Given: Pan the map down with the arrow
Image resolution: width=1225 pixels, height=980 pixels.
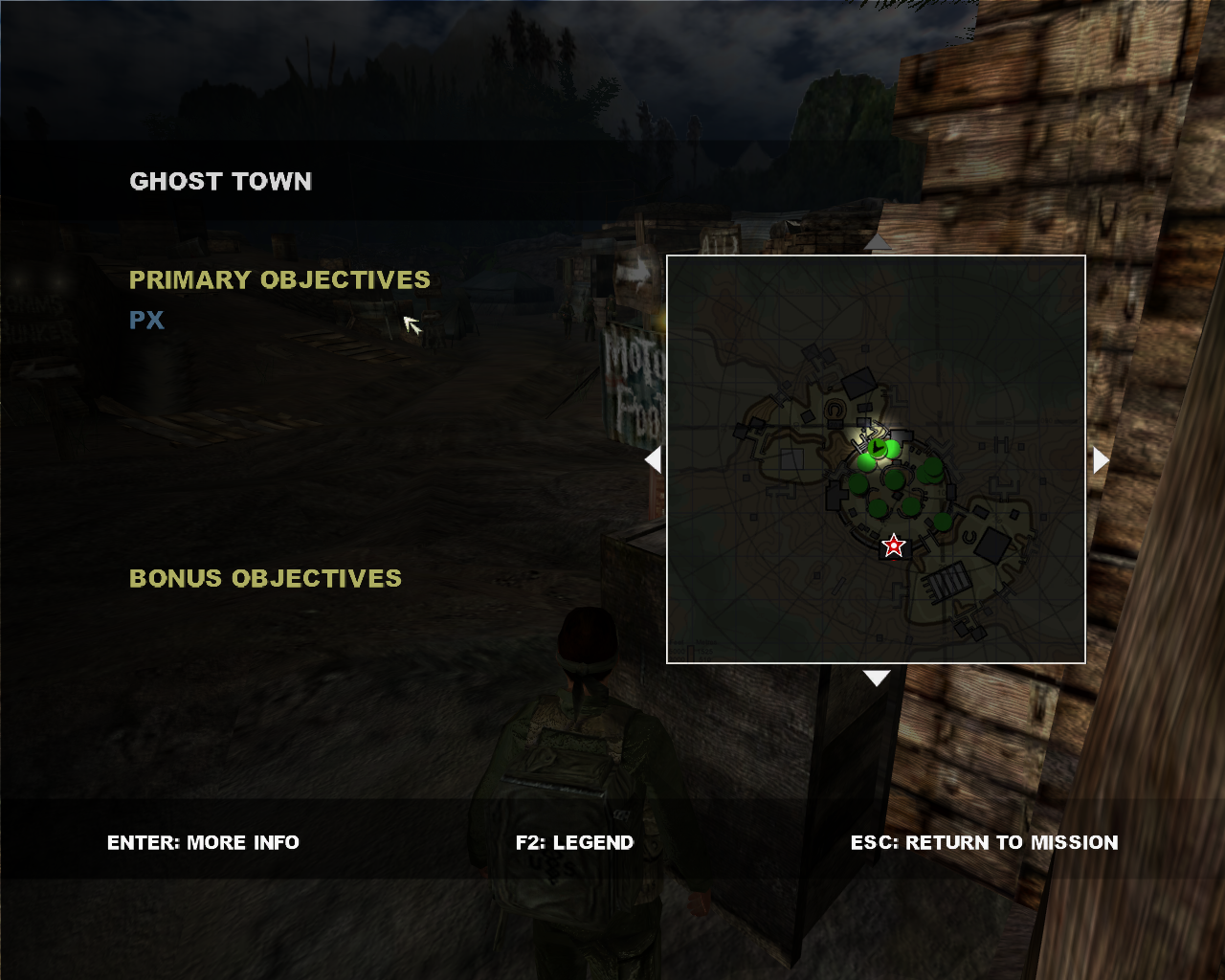Looking at the screenshot, I should (x=877, y=678).
